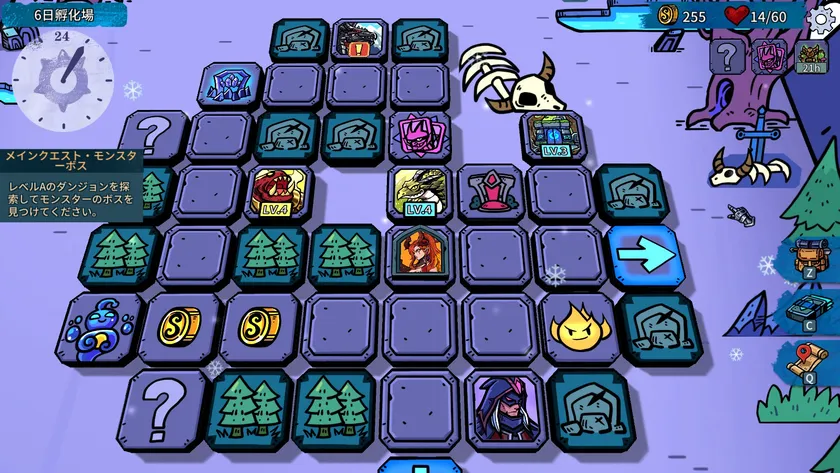Select the yellow flame spirit tile

pyautogui.click(x=578, y=326)
